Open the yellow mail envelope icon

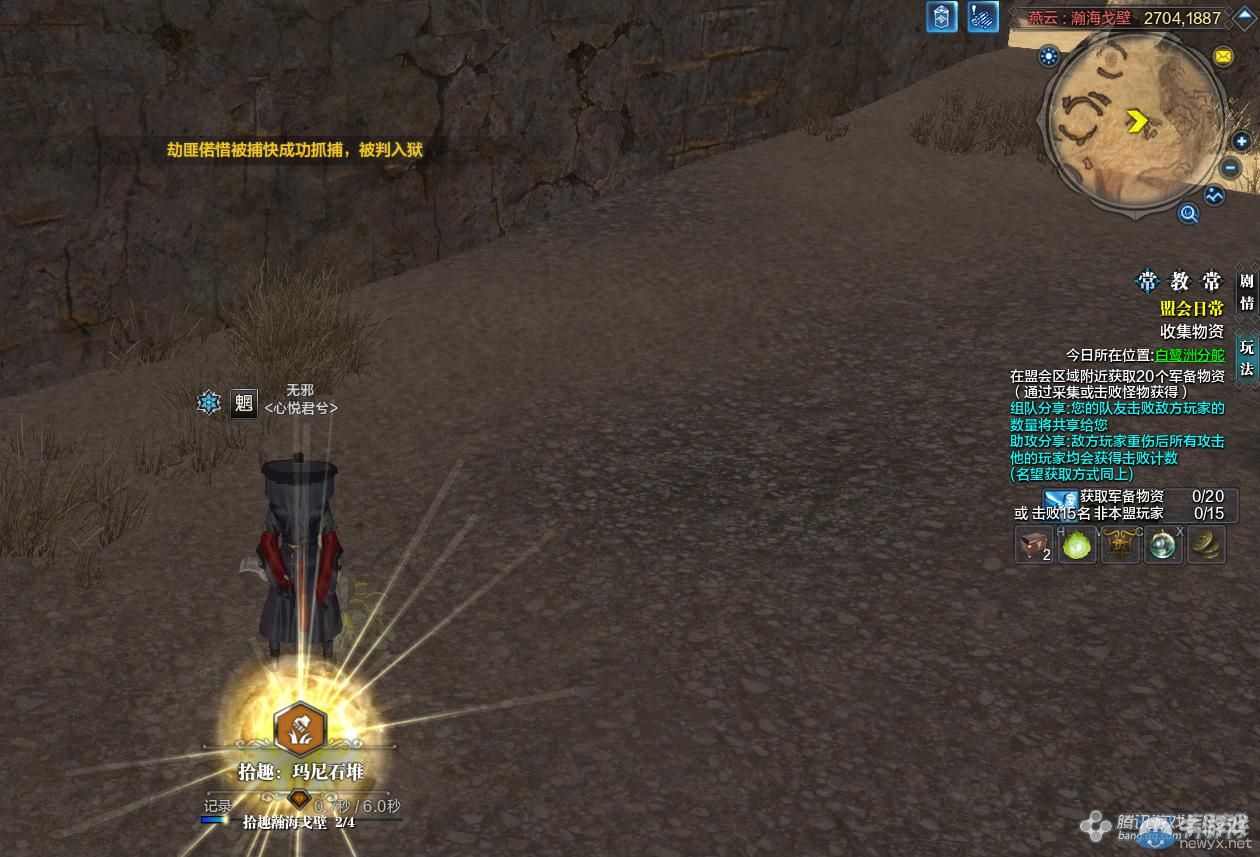coord(1223,57)
